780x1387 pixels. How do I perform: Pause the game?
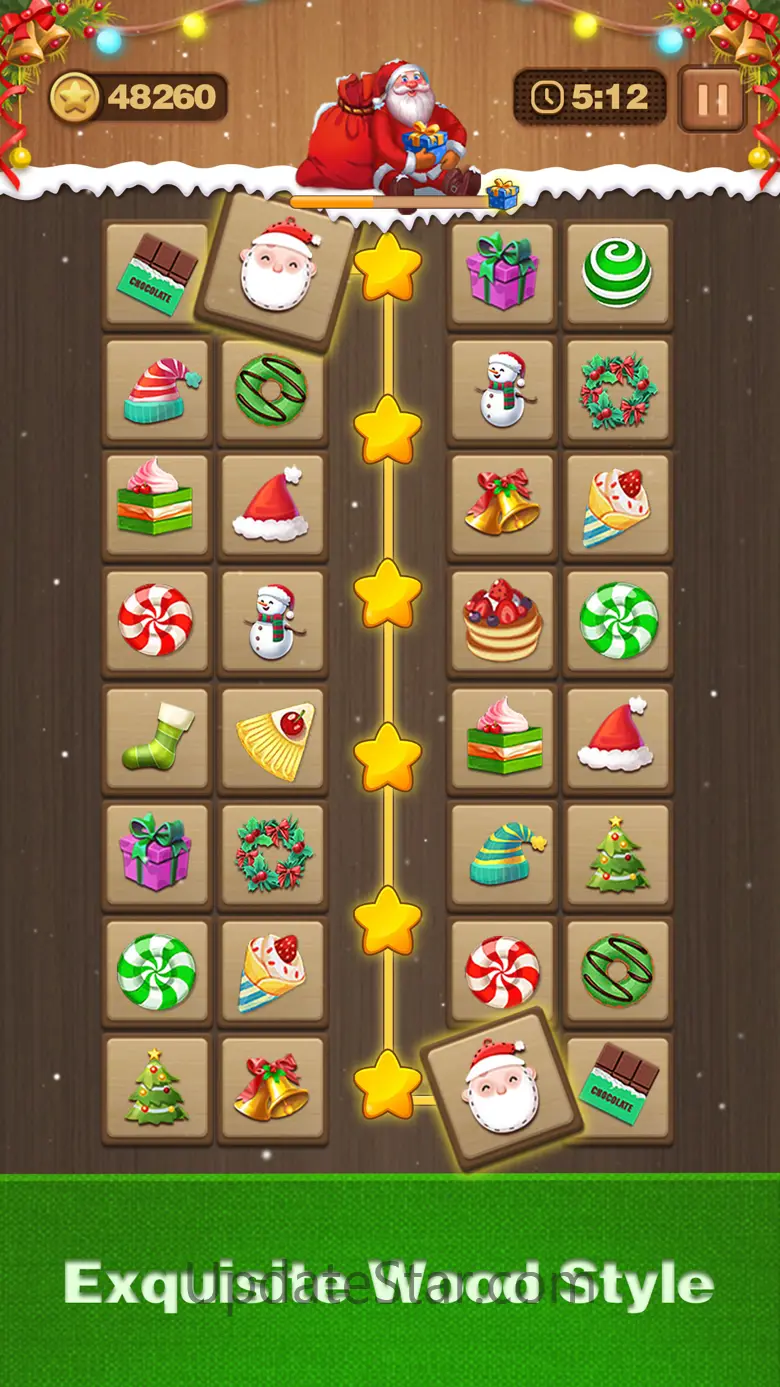(x=711, y=98)
